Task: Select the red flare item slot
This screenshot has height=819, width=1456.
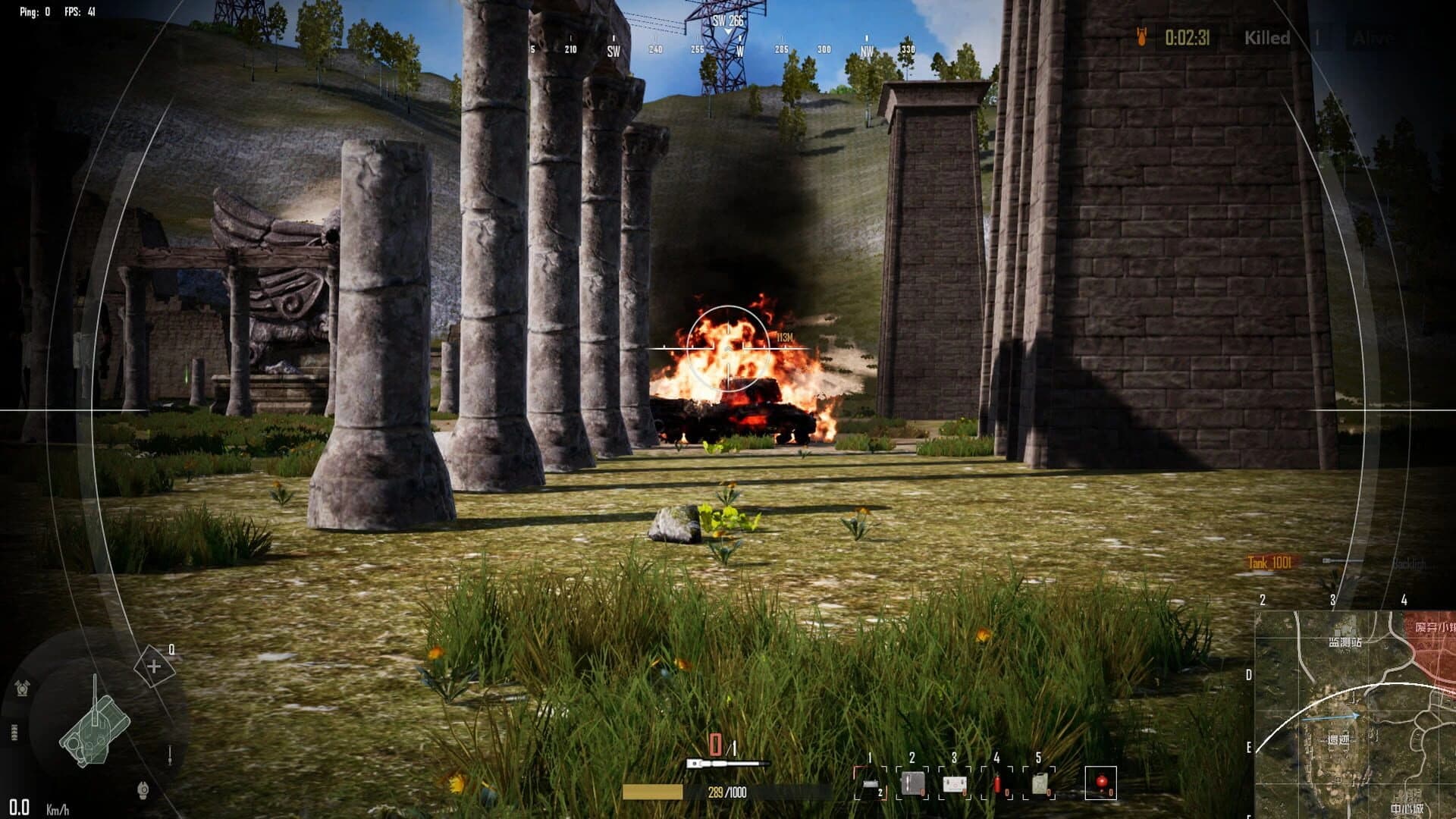Action: pos(1101,784)
